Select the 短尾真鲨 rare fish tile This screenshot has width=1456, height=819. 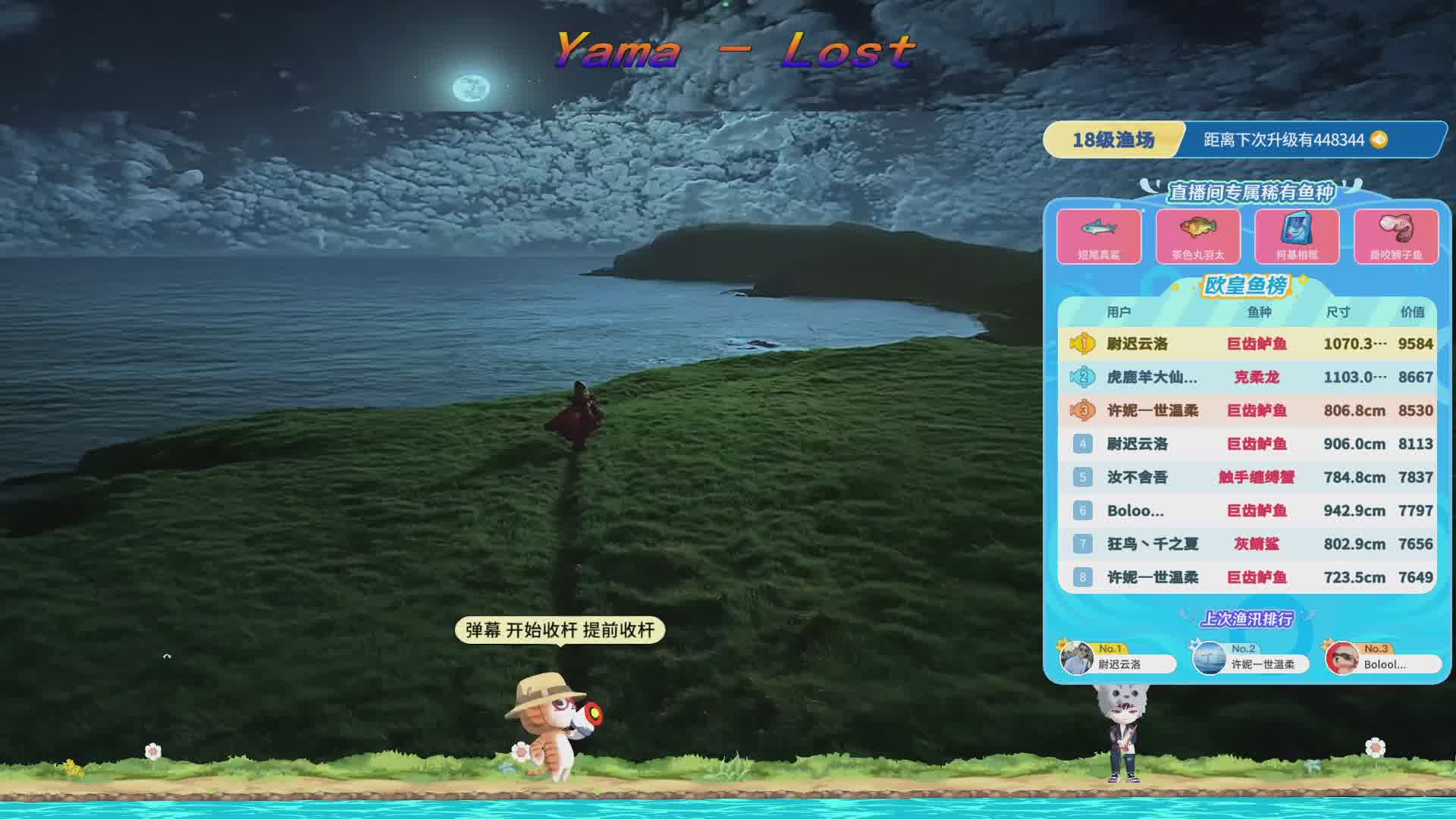[1099, 236]
